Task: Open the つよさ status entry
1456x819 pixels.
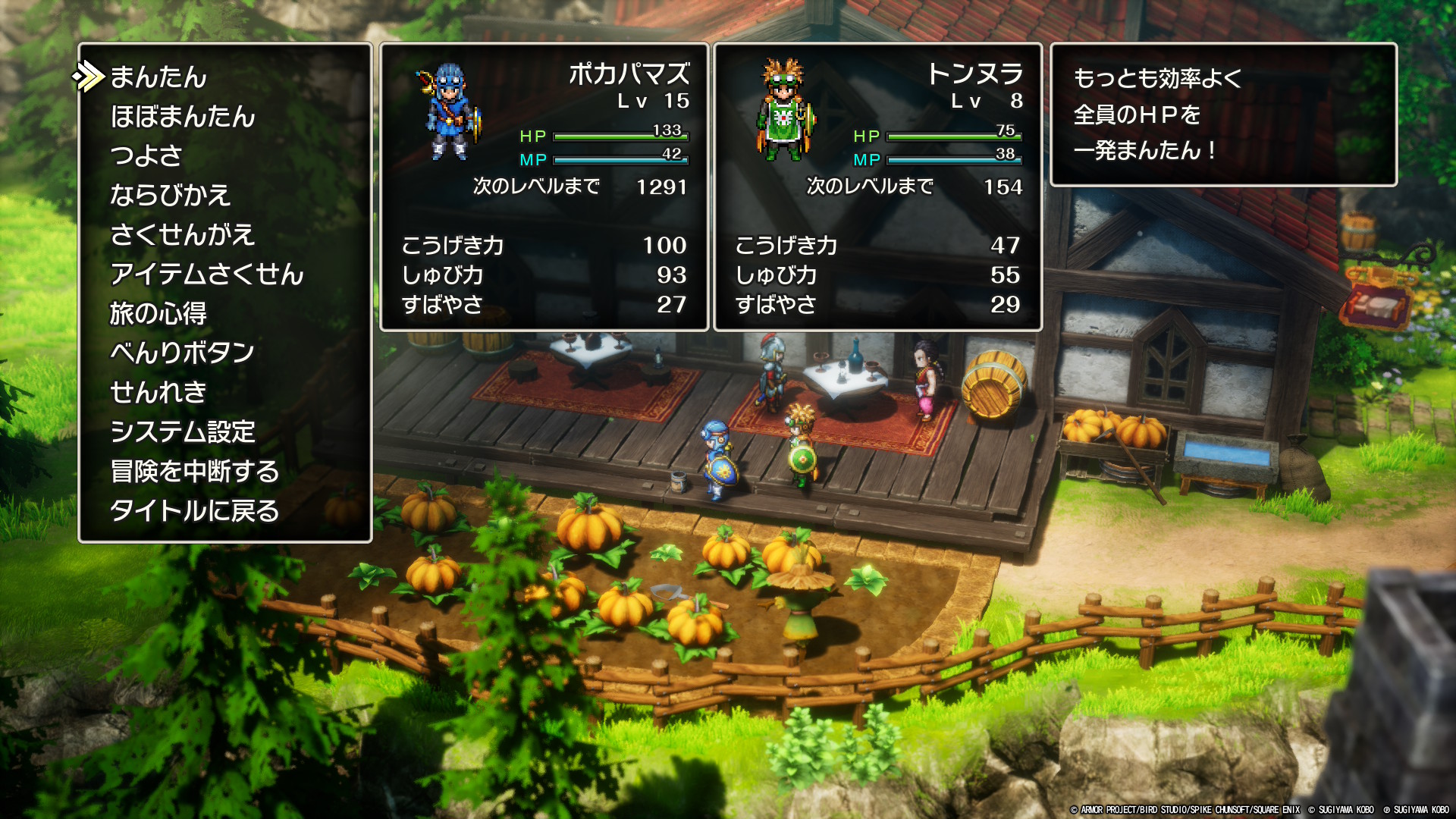Action: 146,155
